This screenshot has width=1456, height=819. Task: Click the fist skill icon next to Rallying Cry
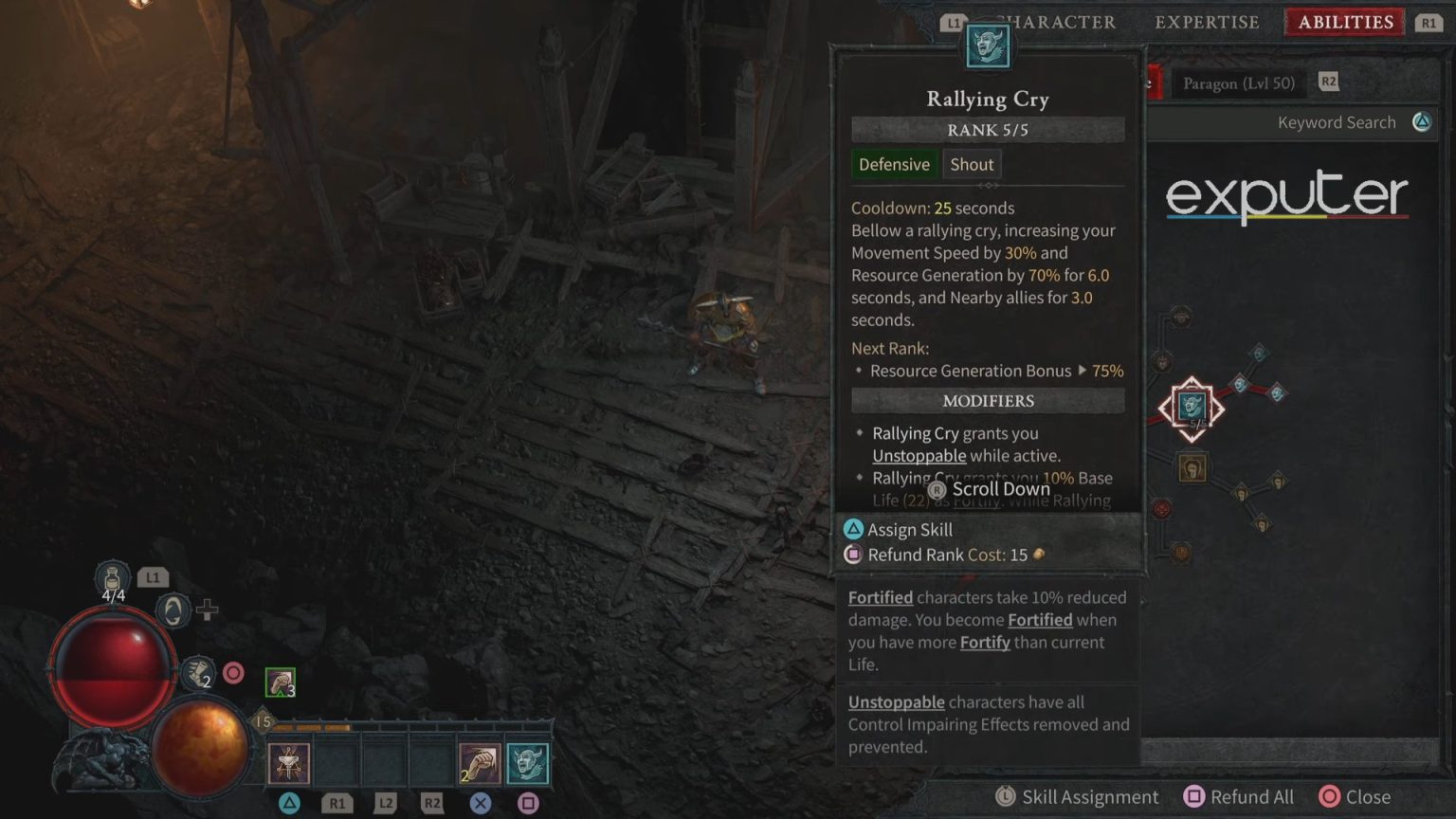(479, 761)
